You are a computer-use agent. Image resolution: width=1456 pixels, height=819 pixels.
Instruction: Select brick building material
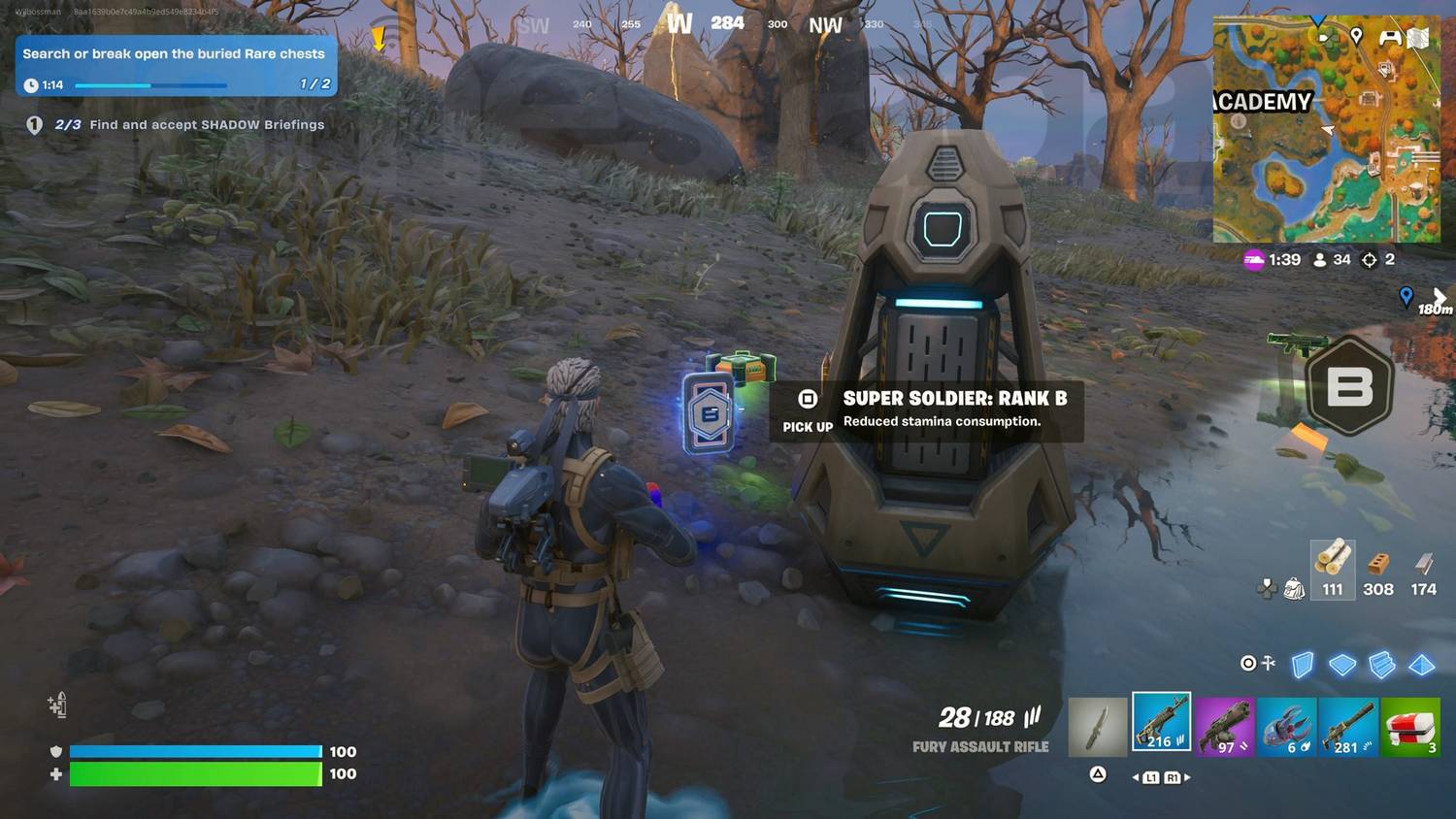tap(1378, 570)
